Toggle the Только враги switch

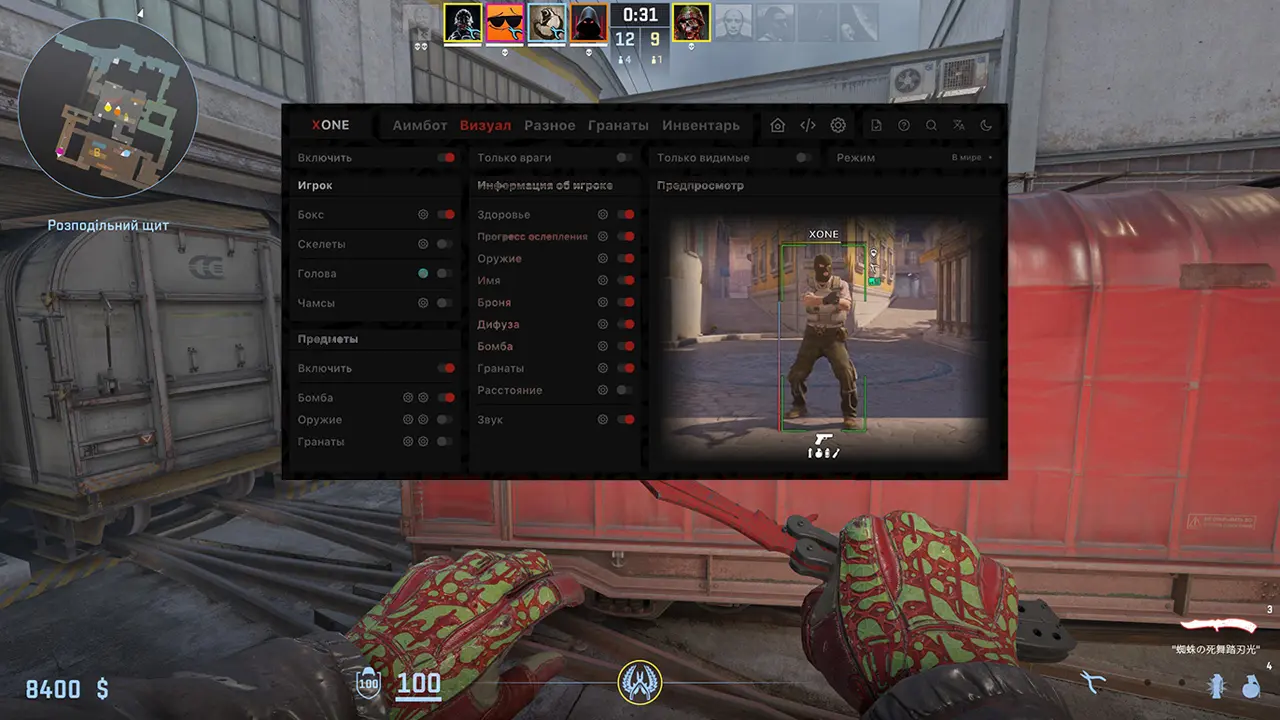point(624,157)
